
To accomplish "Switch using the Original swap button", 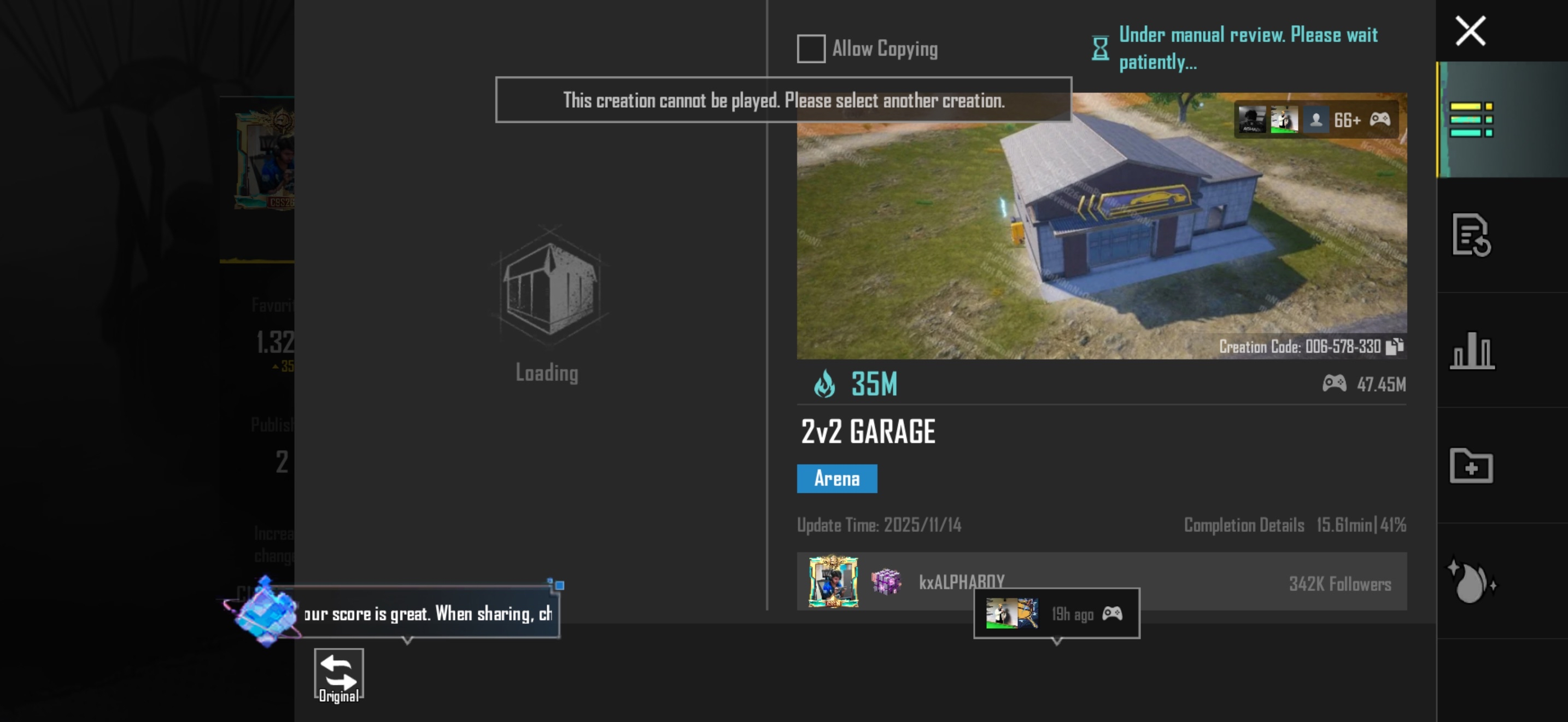I will tap(338, 676).
